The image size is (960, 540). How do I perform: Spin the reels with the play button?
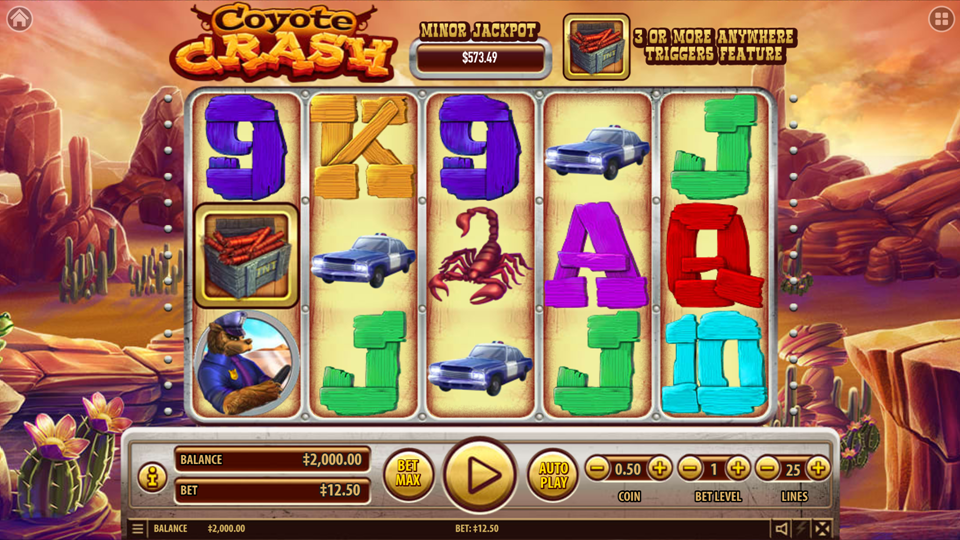pyautogui.click(x=479, y=474)
